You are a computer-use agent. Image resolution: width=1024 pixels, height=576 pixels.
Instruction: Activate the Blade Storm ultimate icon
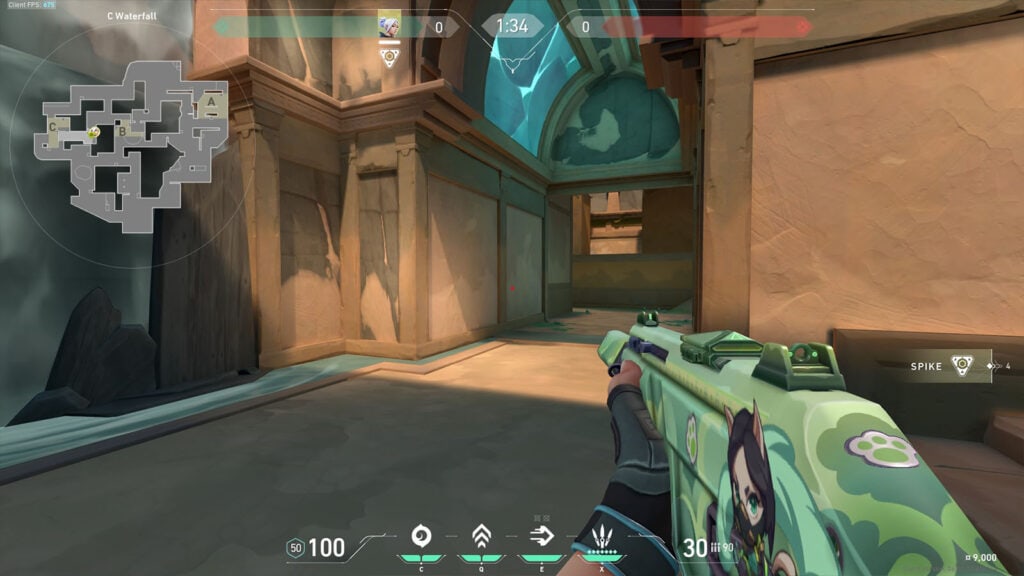(x=601, y=537)
